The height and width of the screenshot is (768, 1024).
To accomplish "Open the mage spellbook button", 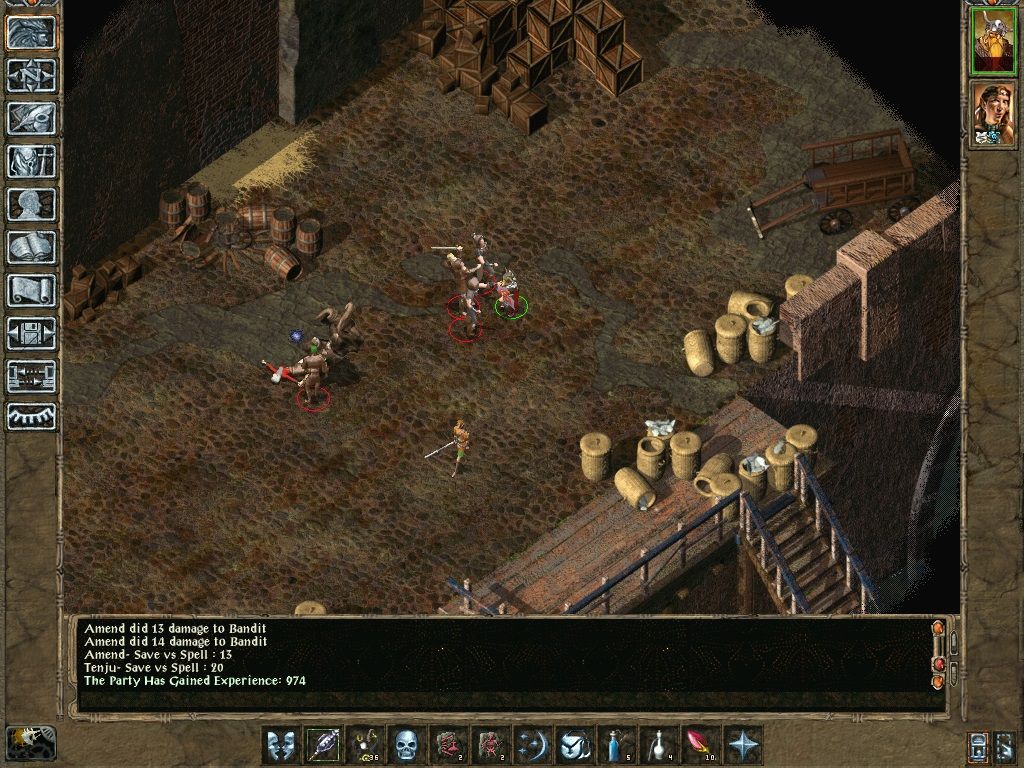I will 31,248.
